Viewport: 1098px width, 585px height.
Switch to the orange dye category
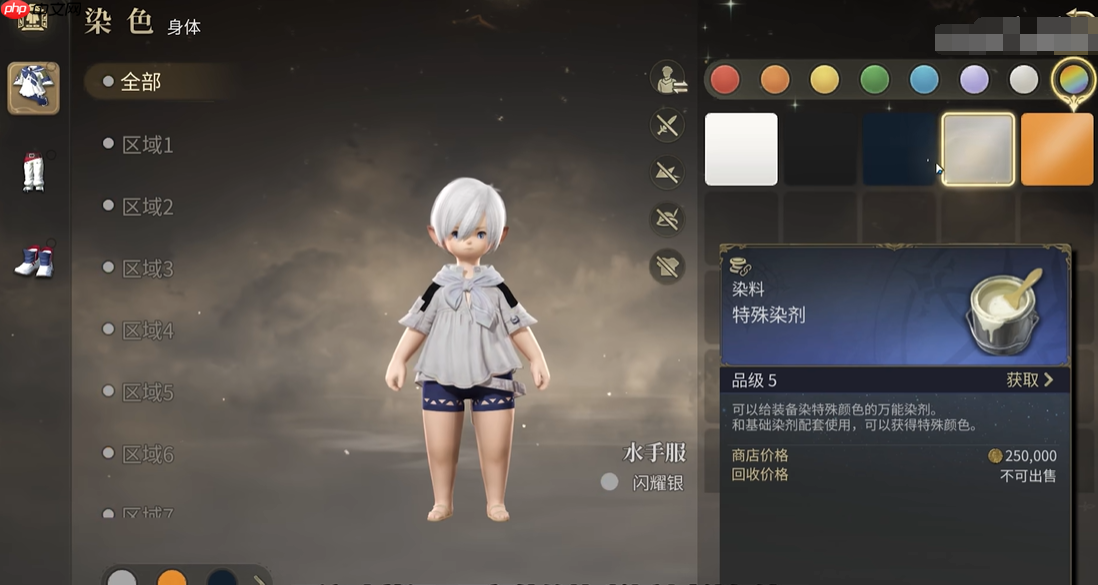tap(775, 79)
